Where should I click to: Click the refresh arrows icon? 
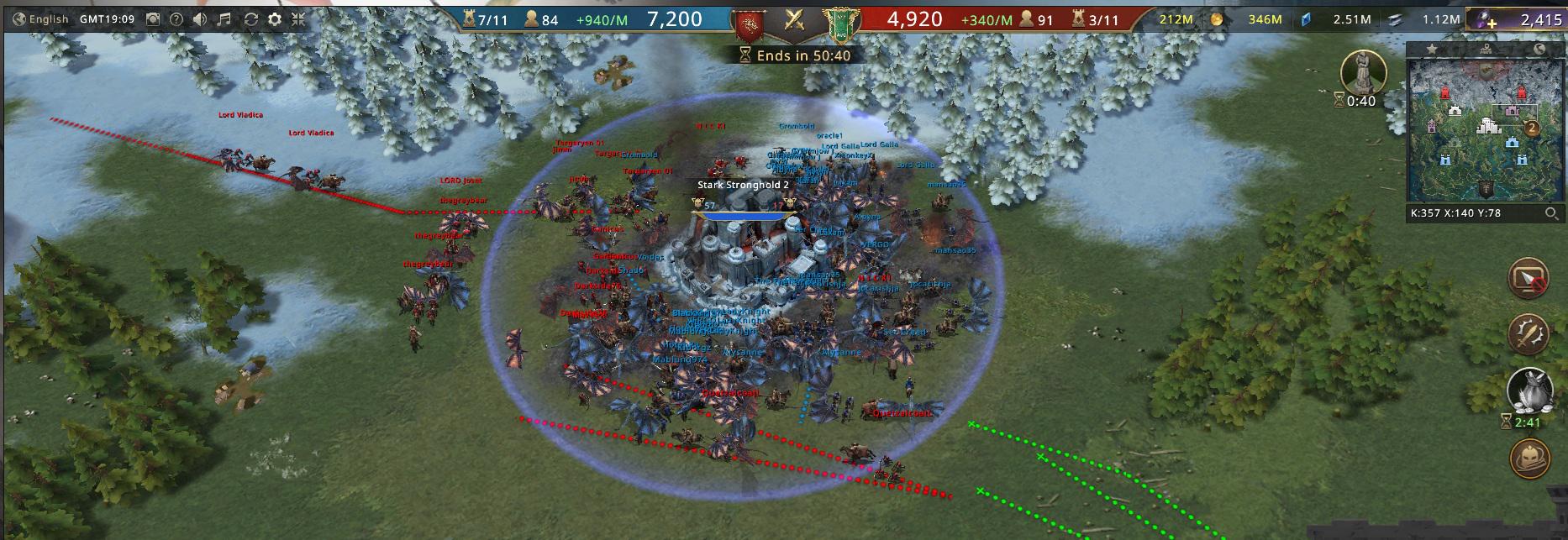250,18
